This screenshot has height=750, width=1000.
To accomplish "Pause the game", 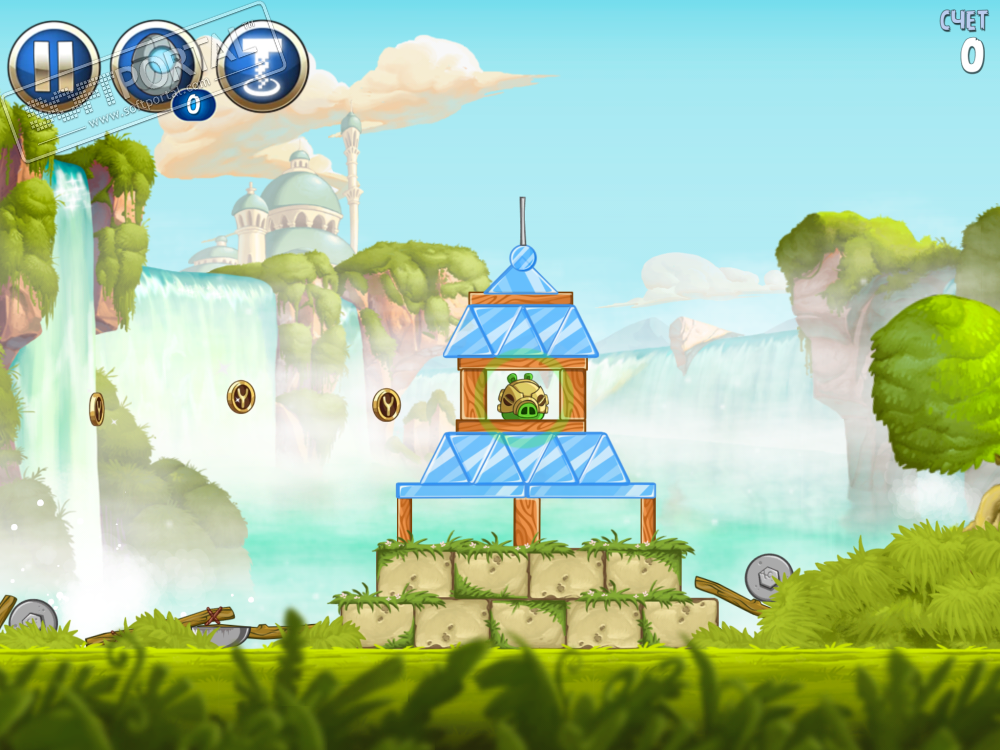I will tap(53, 66).
